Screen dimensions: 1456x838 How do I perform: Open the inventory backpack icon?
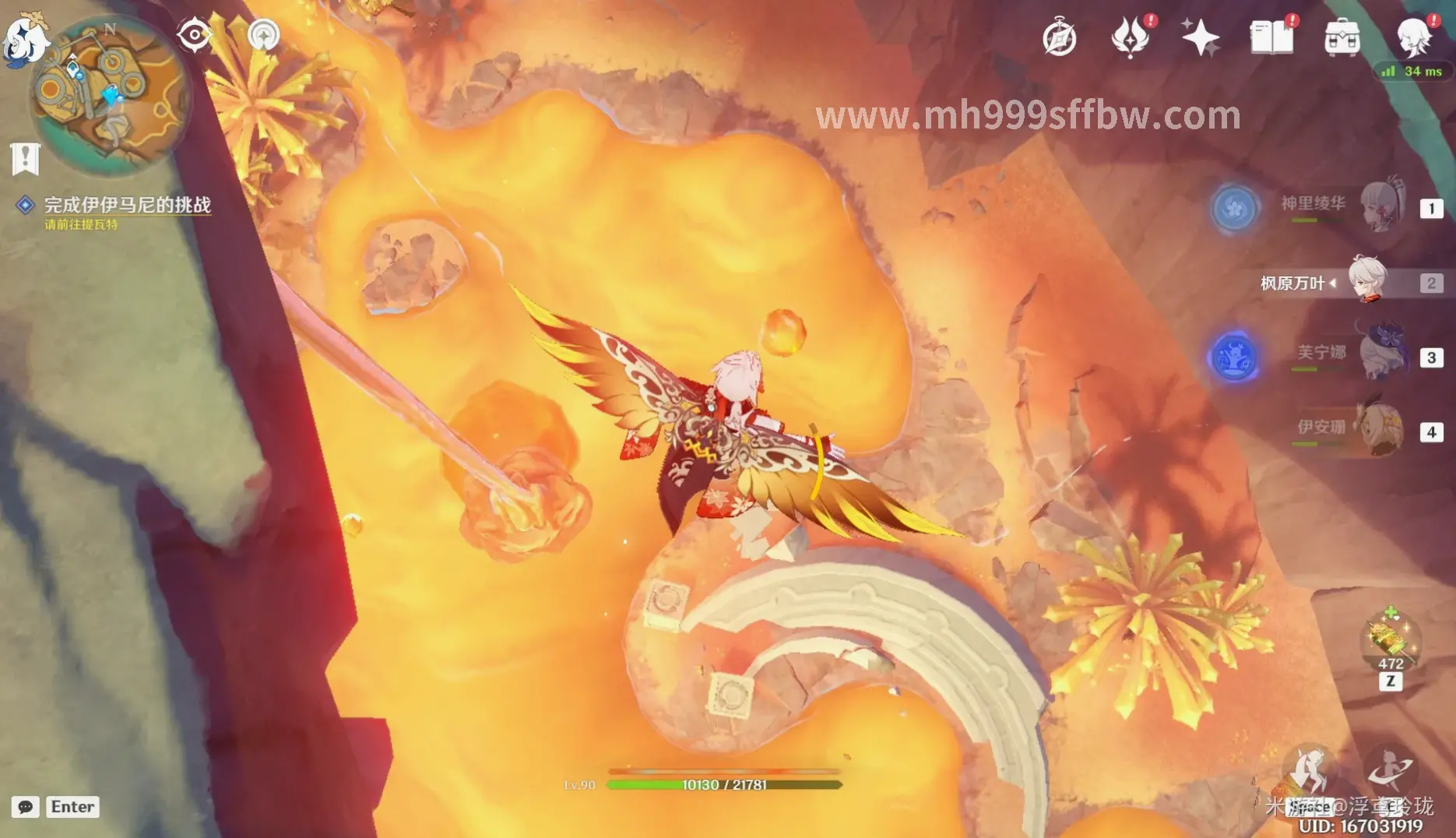coord(1342,37)
